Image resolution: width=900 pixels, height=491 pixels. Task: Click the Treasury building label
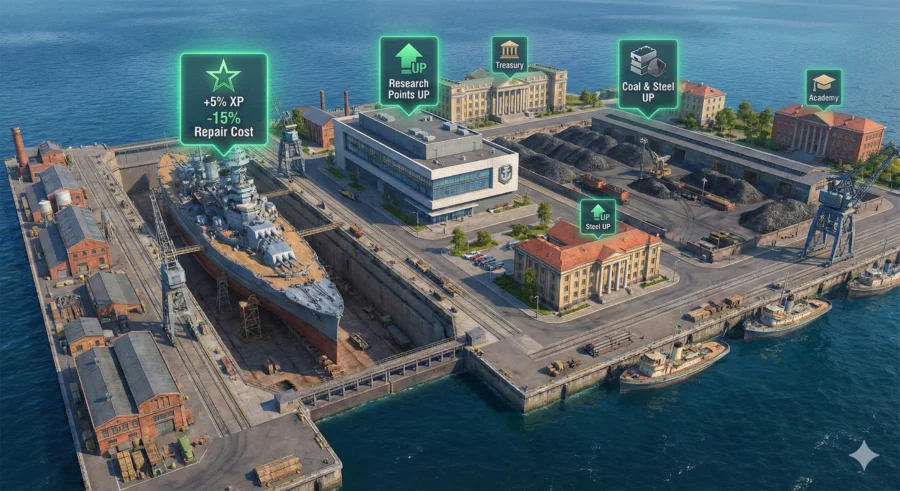(509, 55)
